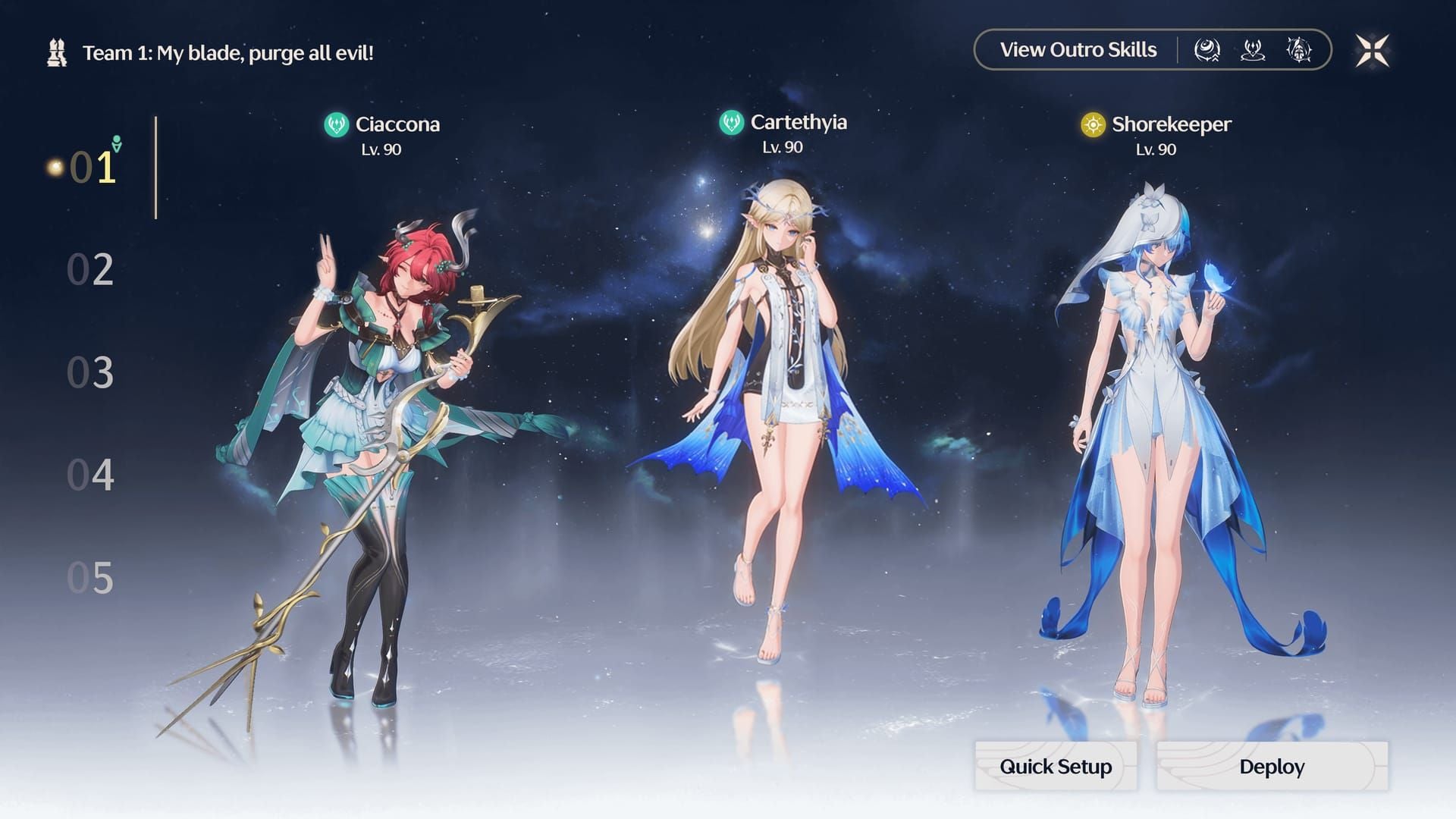Click the Quick Setup button
1456x819 pixels.
1056,767
